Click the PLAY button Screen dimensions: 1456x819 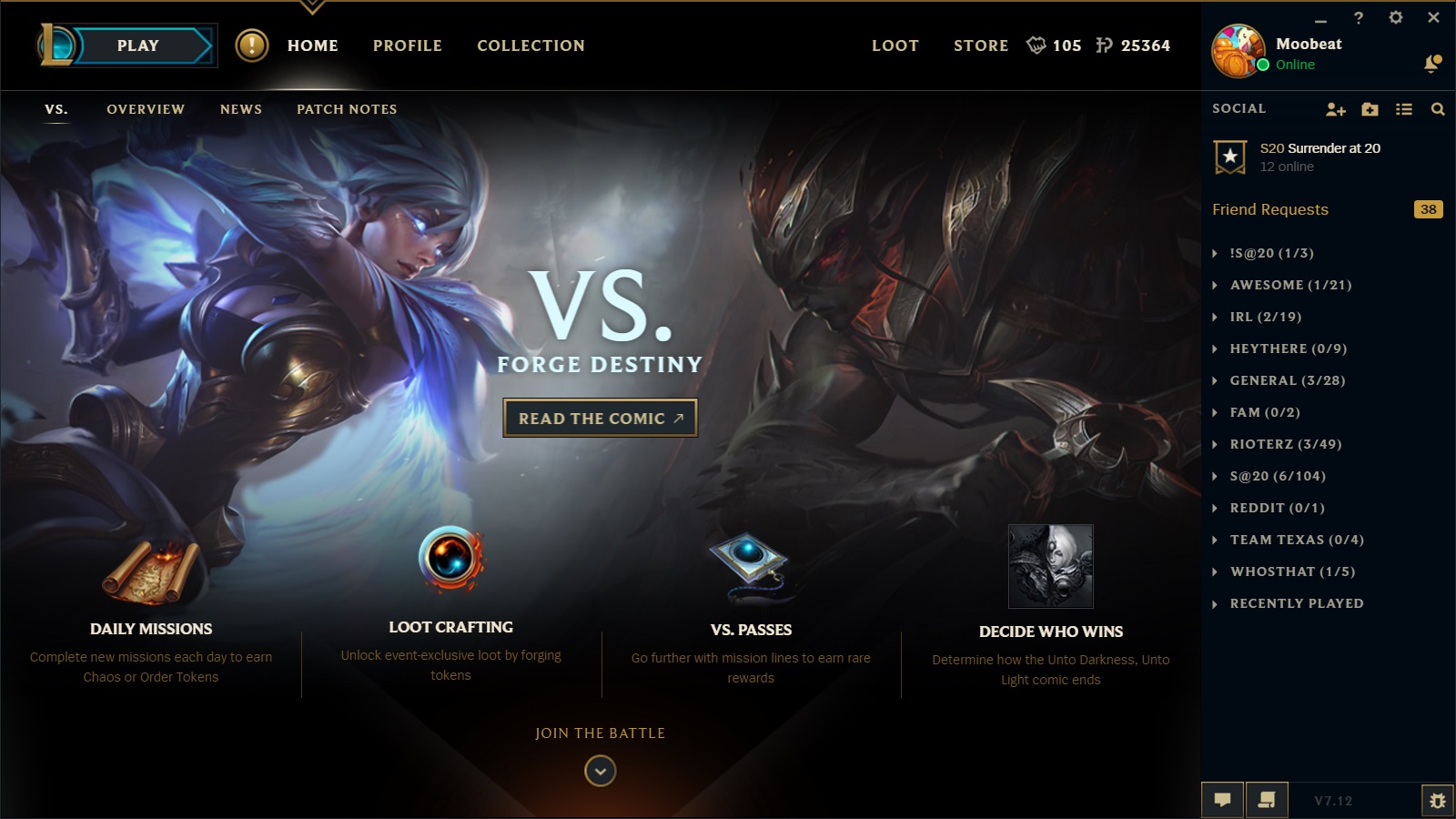pyautogui.click(x=138, y=45)
